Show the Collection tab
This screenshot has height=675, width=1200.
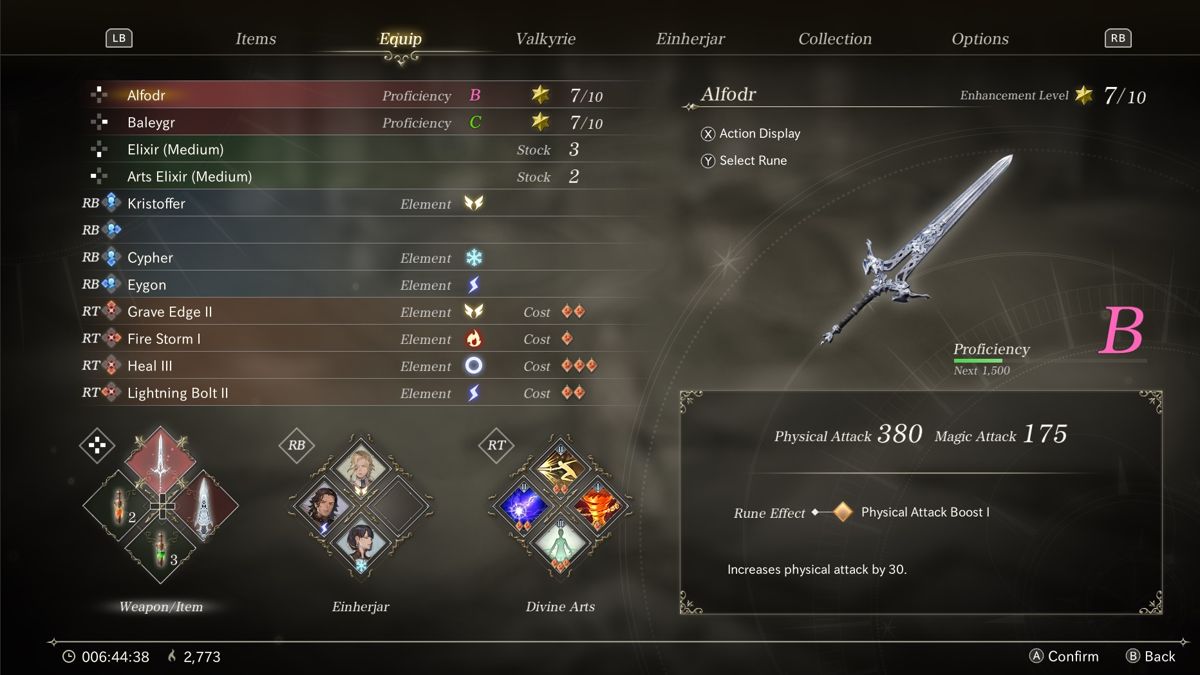(x=835, y=39)
